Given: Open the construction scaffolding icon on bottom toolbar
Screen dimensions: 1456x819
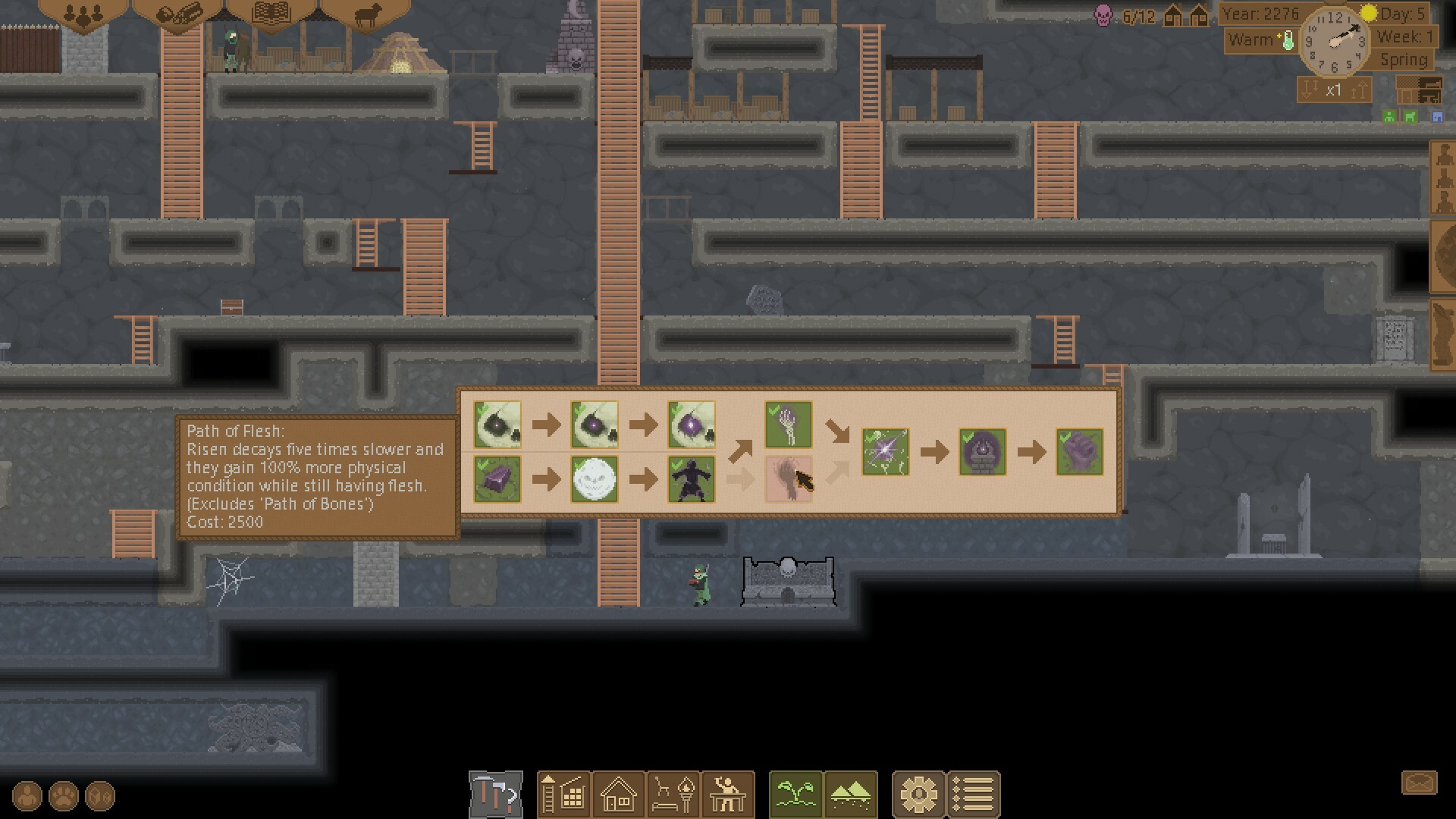Looking at the screenshot, I should click(x=564, y=794).
